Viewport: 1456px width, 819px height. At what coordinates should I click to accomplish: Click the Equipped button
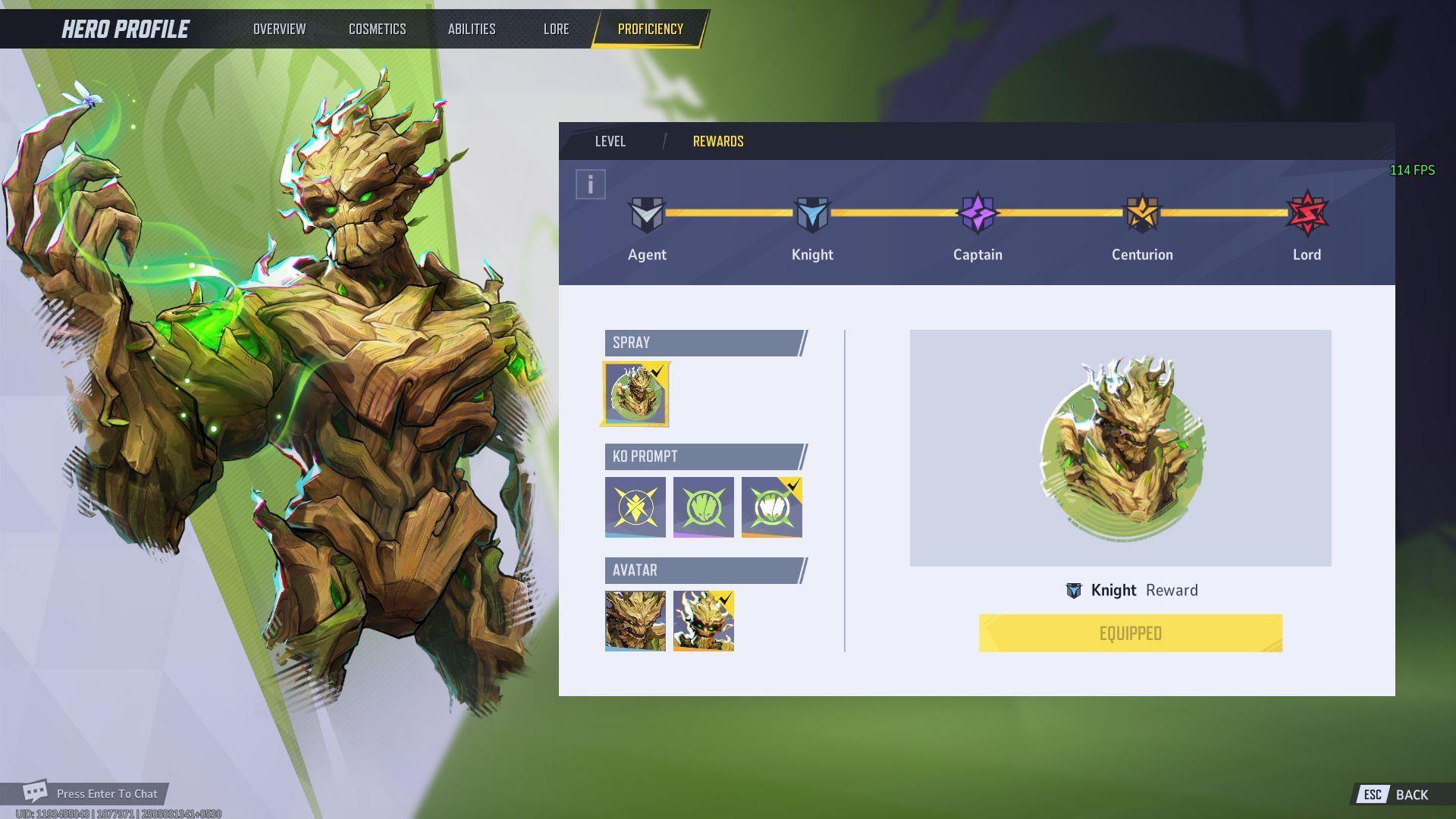pyautogui.click(x=1130, y=633)
